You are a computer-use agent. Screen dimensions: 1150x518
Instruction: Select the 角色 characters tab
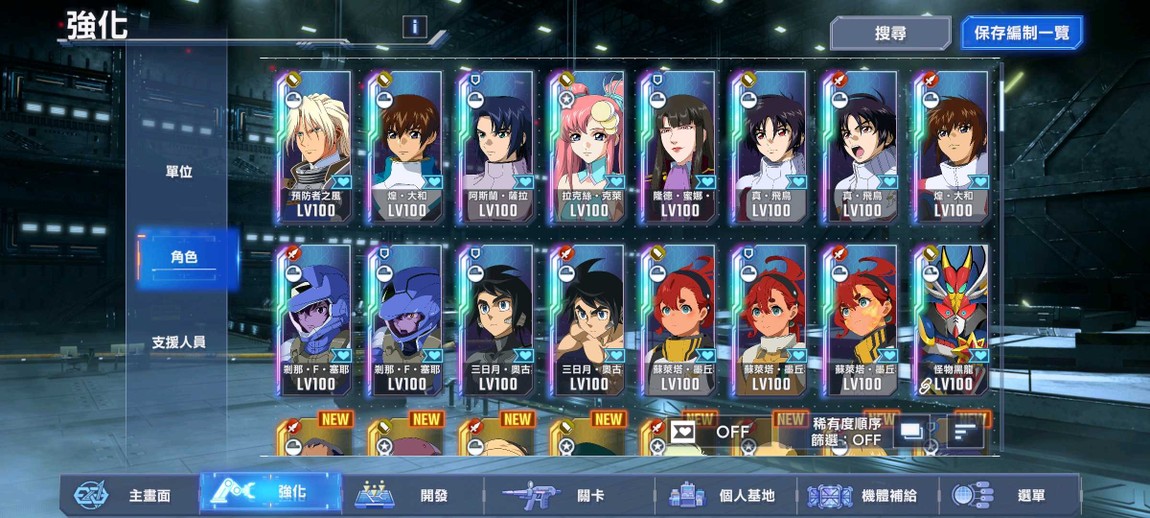click(x=184, y=257)
